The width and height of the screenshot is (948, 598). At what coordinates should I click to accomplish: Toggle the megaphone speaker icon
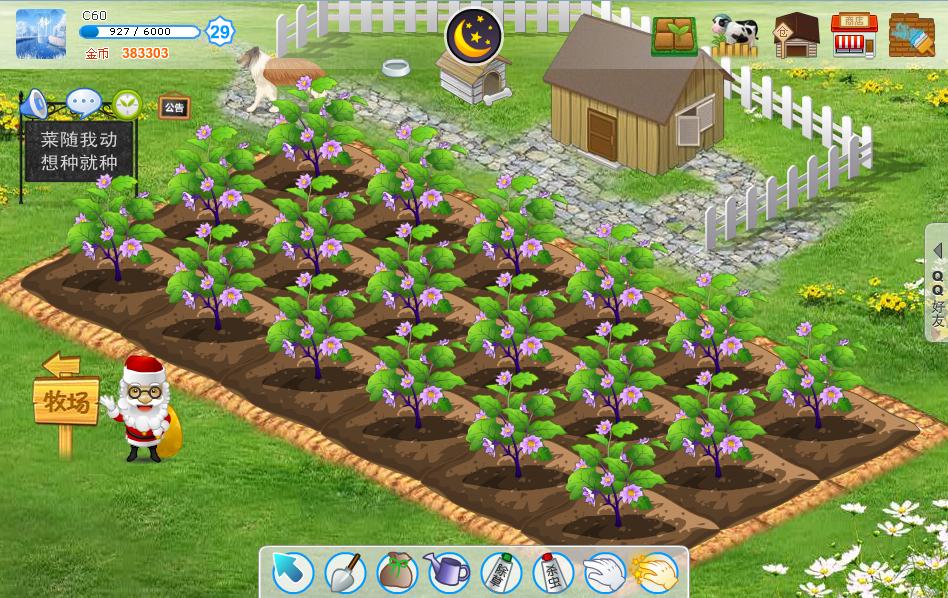pos(34,103)
